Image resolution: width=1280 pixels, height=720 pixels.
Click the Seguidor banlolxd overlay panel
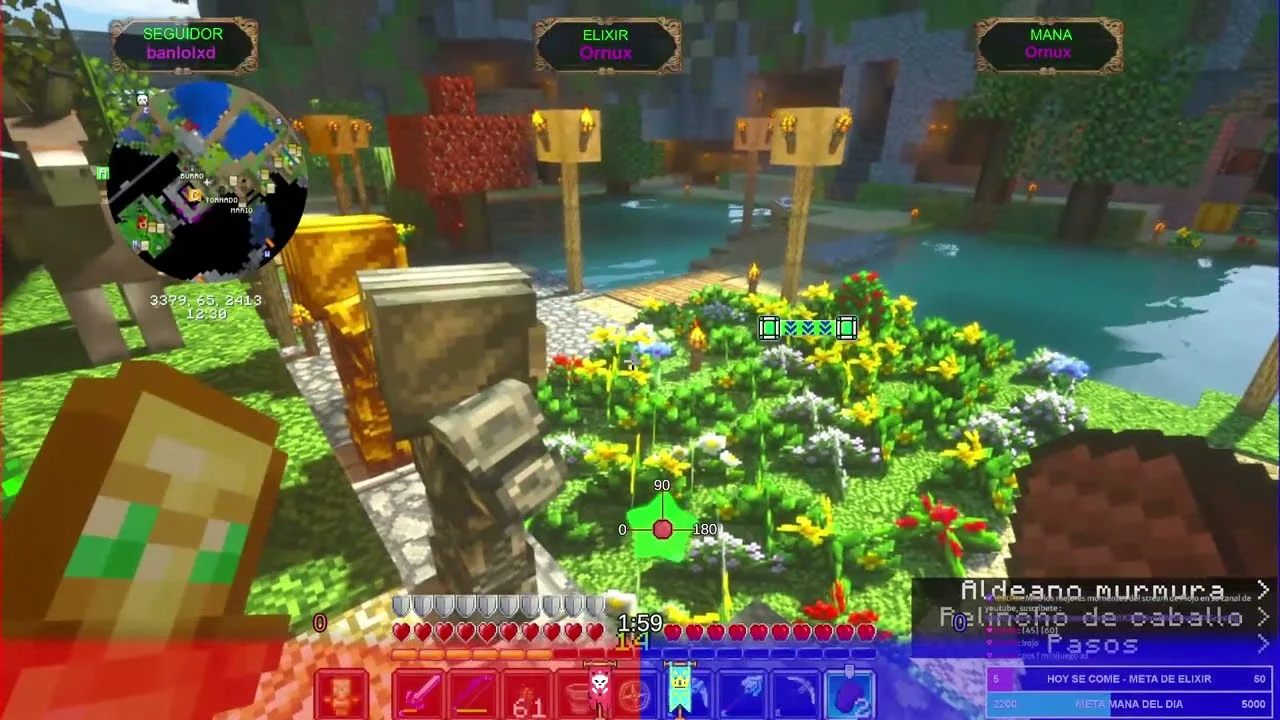(183, 44)
